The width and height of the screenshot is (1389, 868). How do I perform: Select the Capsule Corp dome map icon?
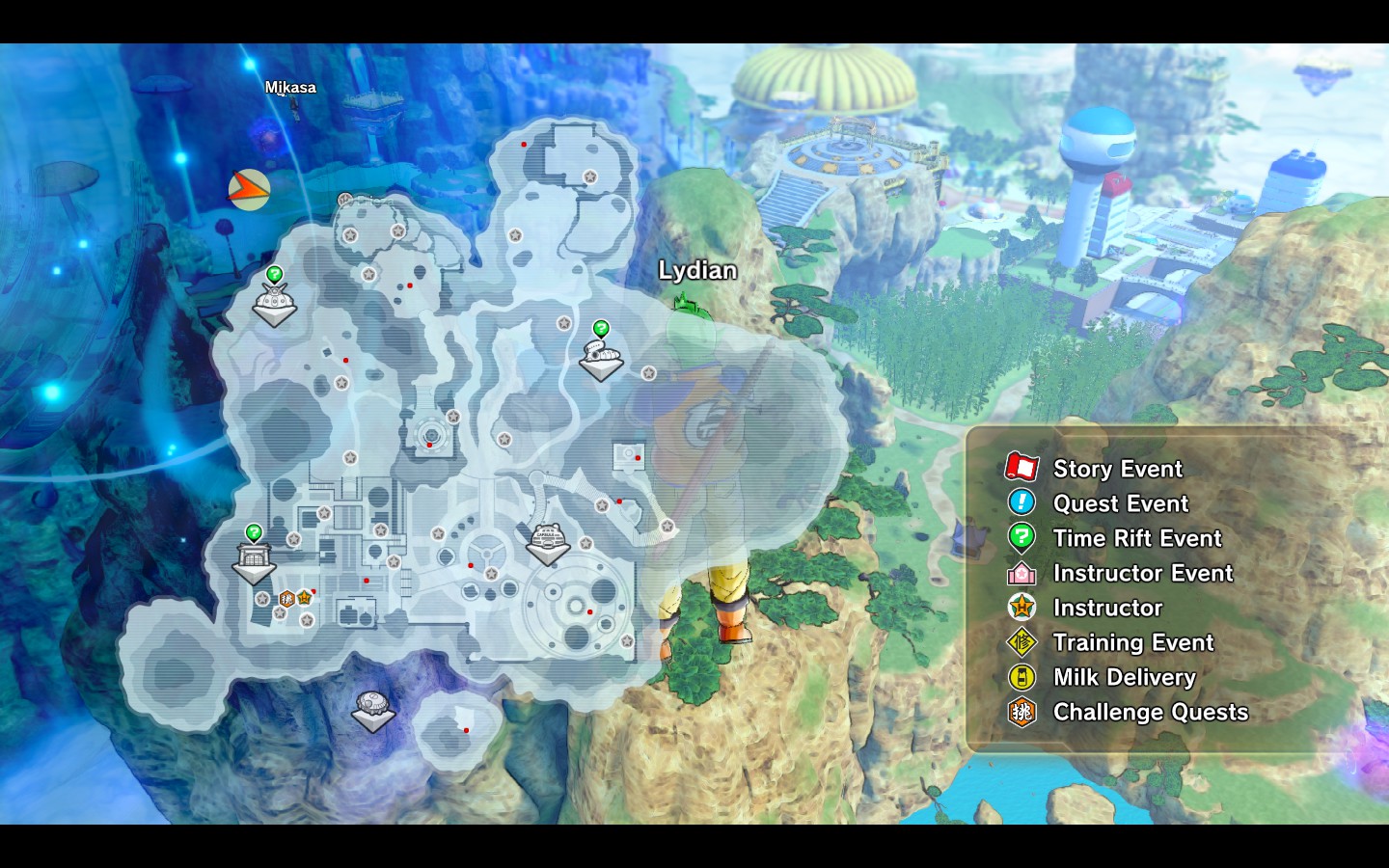point(547,541)
